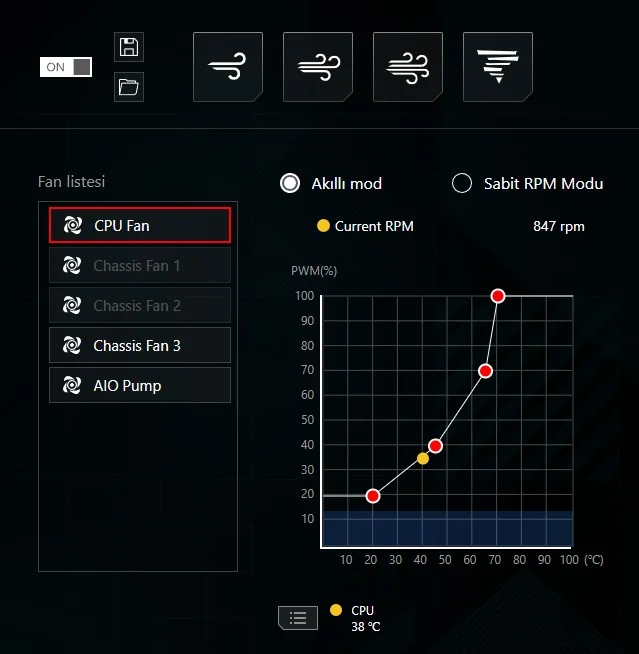Image resolution: width=639 pixels, height=654 pixels.
Task: Select CPU Fan in fan list
Action: tap(140, 226)
